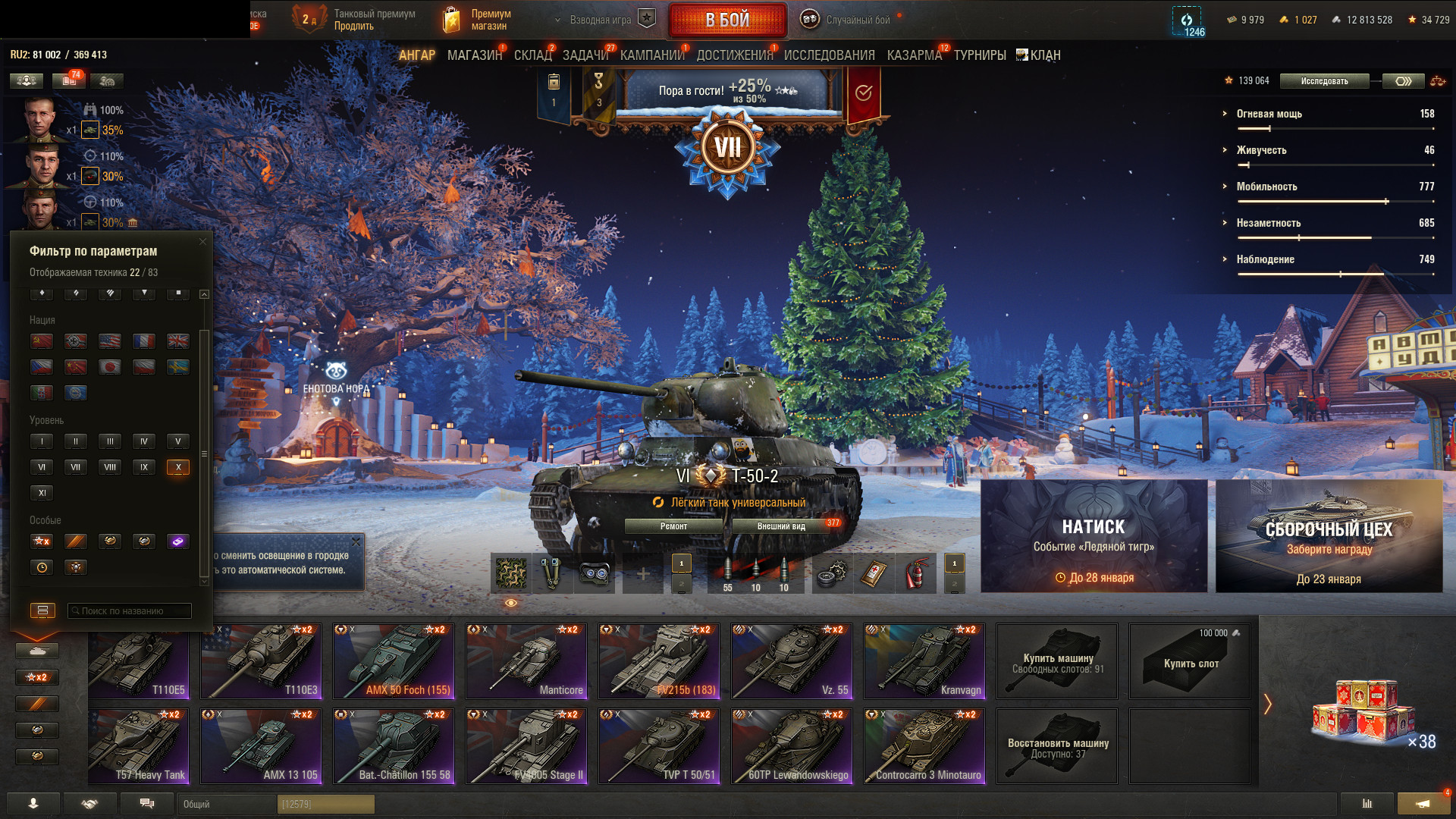Filter by USSR nation flag
The height and width of the screenshot is (819, 1456).
42,341
